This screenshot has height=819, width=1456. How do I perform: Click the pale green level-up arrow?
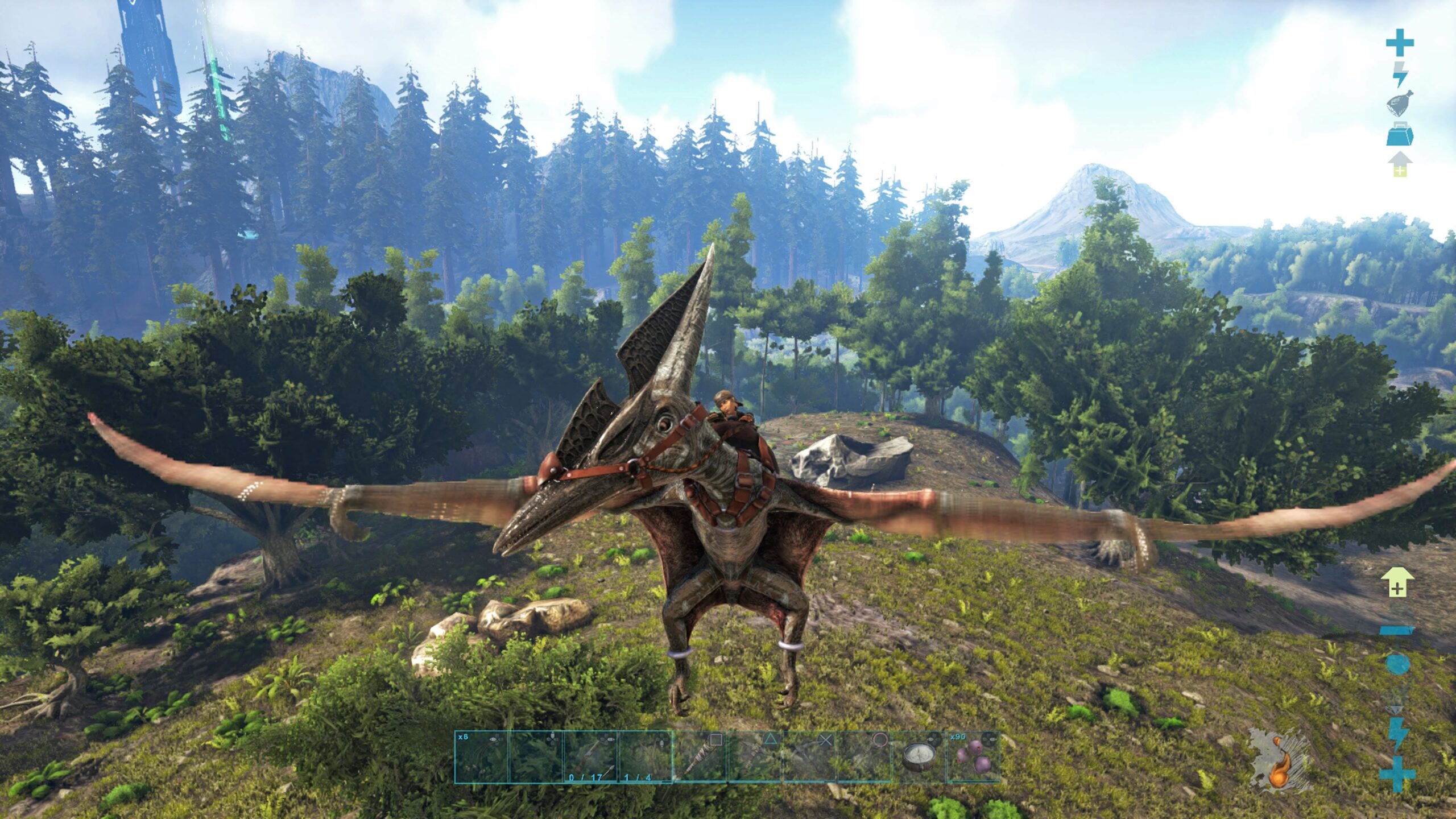pyautogui.click(x=1397, y=582)
